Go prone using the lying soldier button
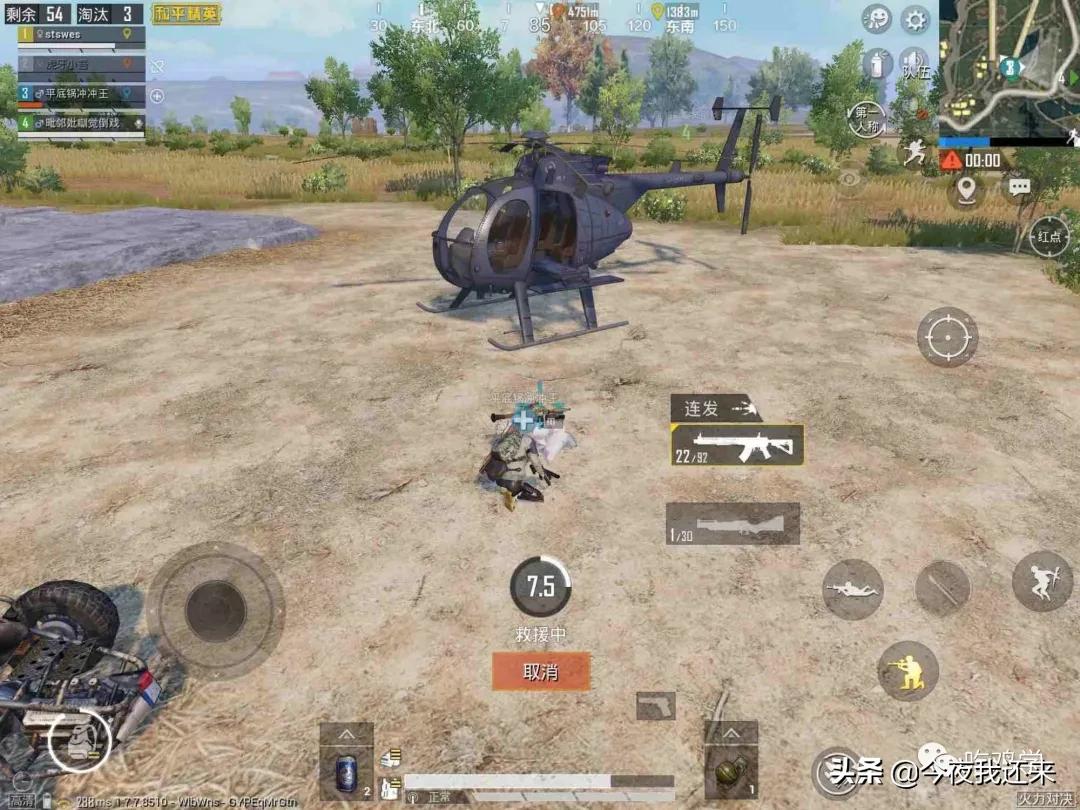 (852, 589)
